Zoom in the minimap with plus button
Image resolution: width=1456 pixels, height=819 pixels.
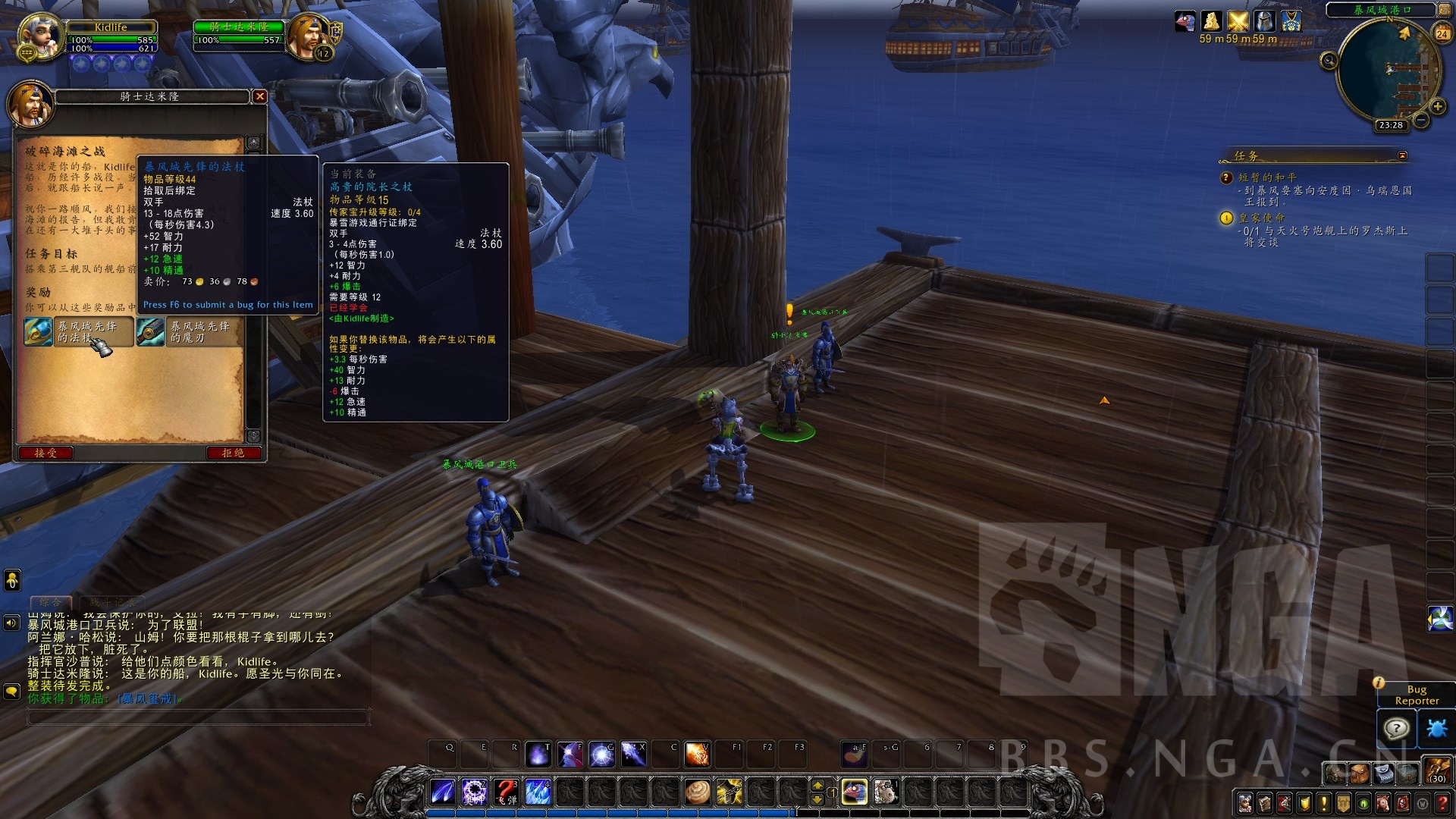point(1437,107)
